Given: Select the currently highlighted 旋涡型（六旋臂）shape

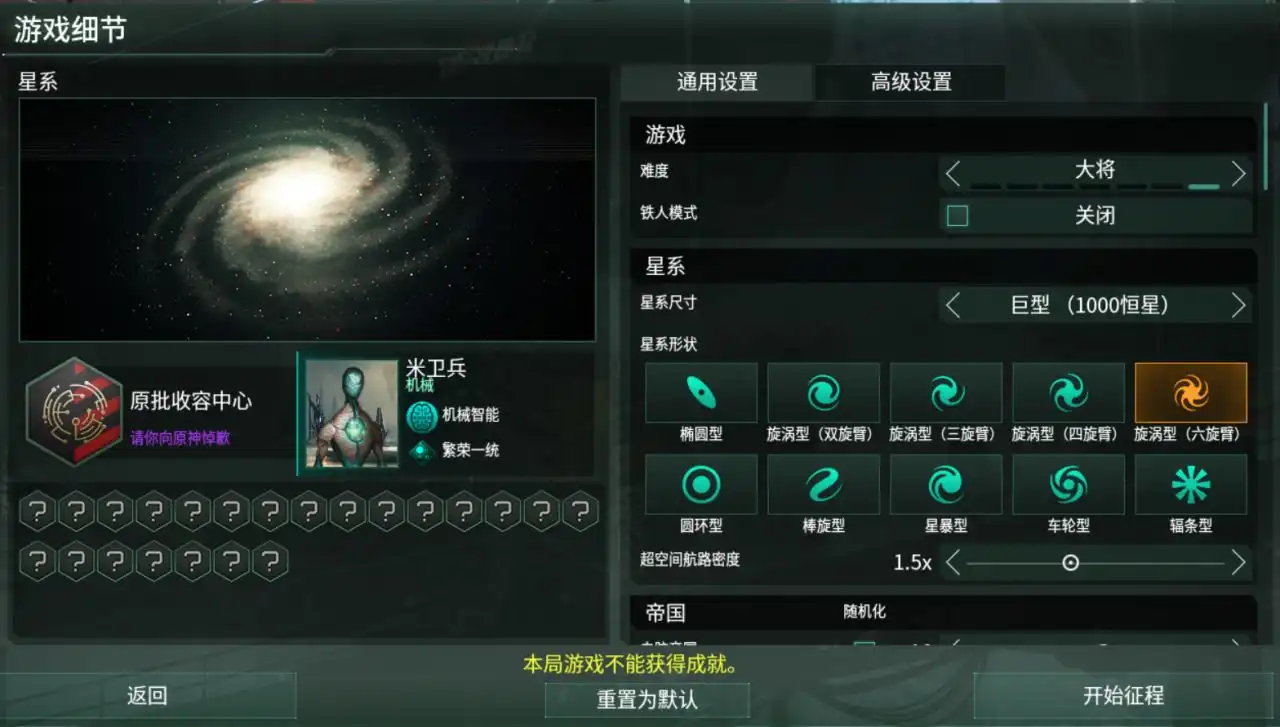Looking at the screenshot, I should [x=1190, y=392].
